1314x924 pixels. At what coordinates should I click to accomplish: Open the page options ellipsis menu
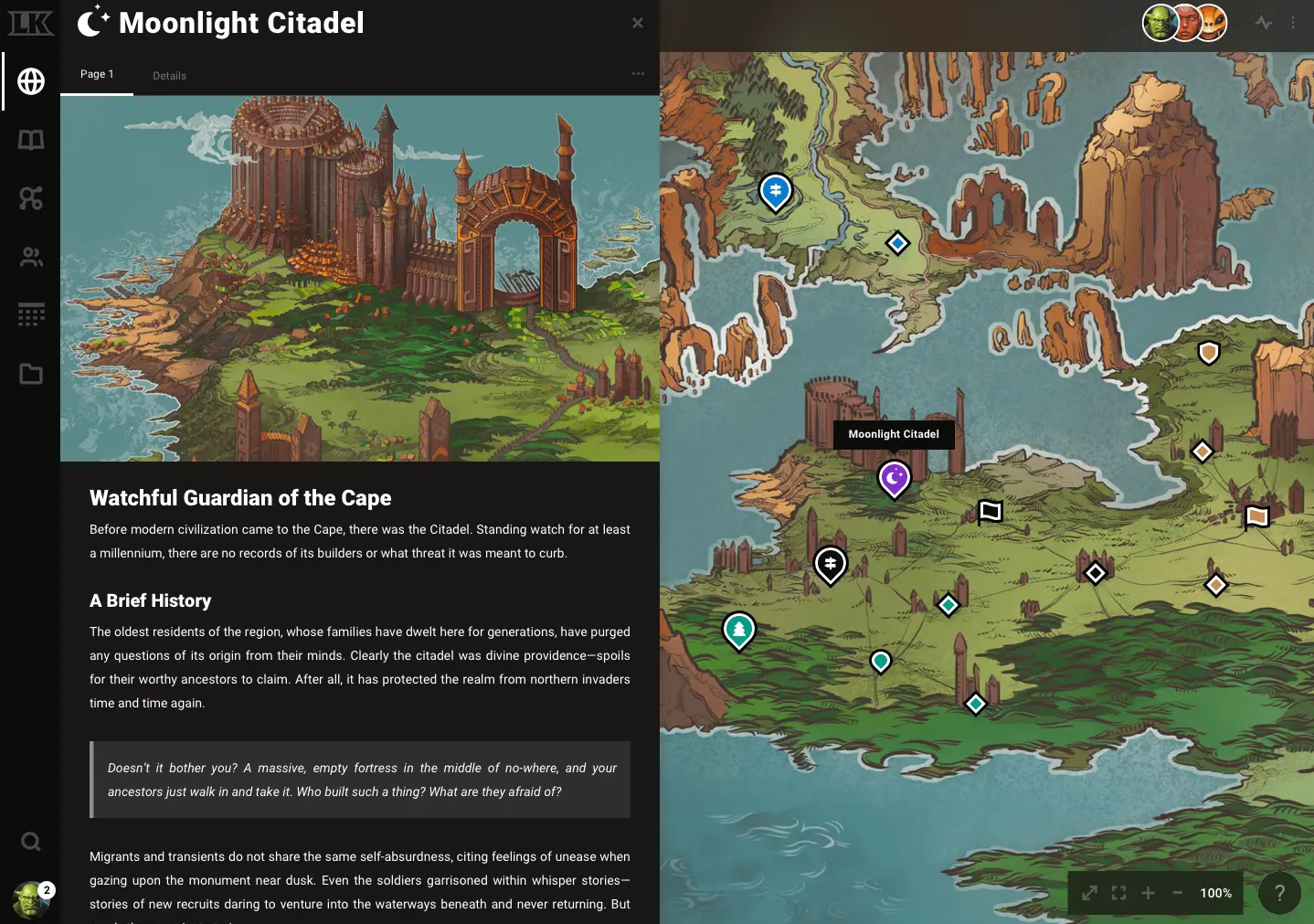pos(638,74)
